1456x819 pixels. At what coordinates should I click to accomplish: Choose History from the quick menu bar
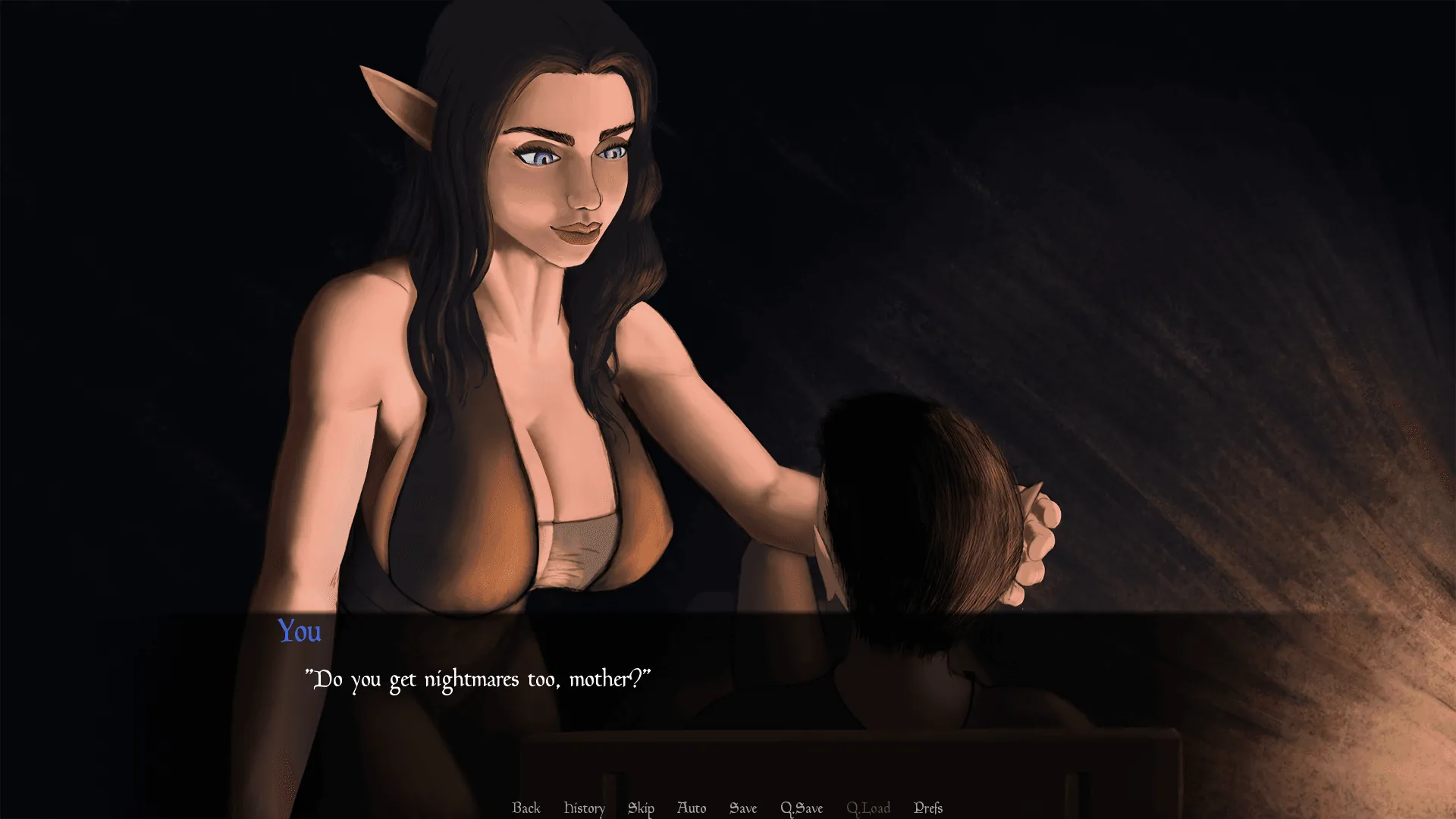click(583, 808)
